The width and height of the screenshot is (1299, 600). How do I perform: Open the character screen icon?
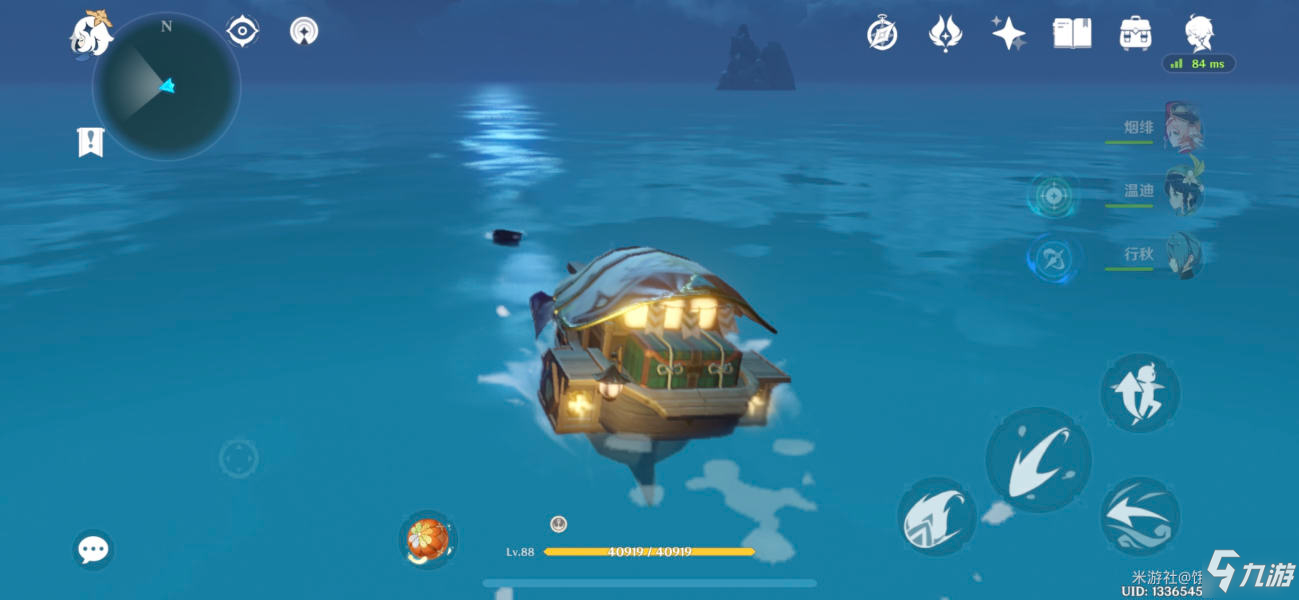click(1199, 34)
